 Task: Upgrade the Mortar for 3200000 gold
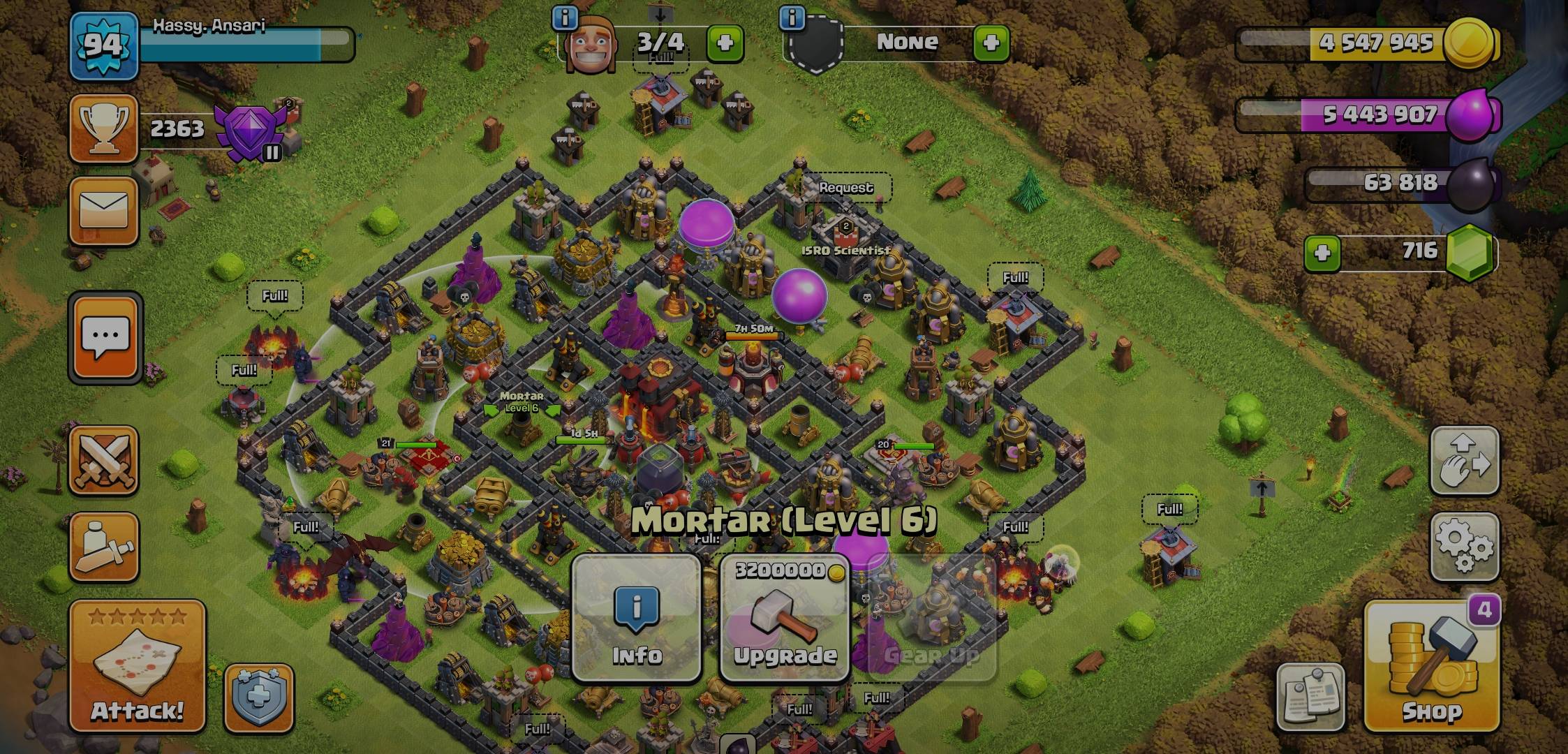click(x=785, y=619)
